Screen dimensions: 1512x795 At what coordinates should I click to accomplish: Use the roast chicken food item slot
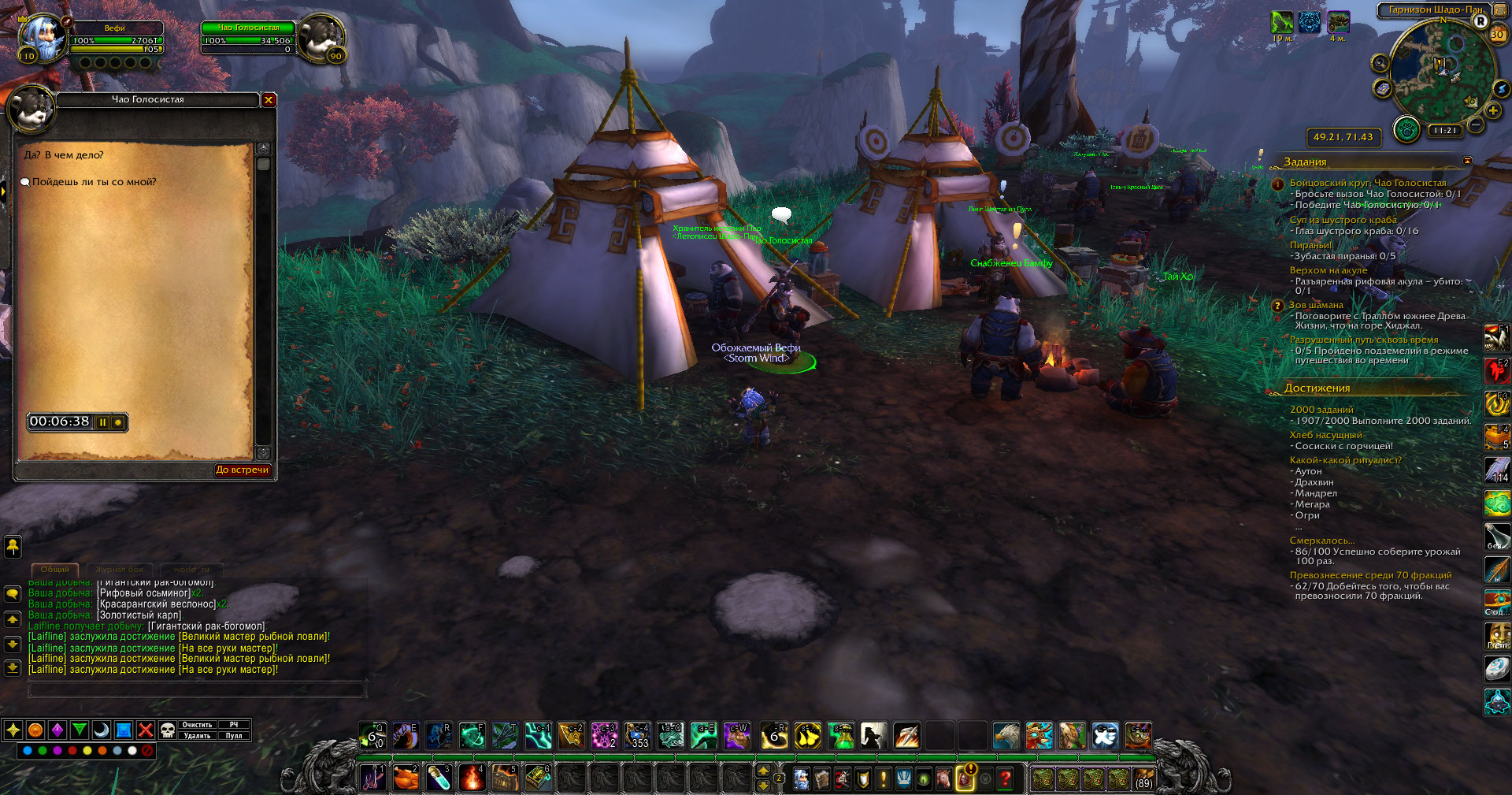click(x=406, y=778)
